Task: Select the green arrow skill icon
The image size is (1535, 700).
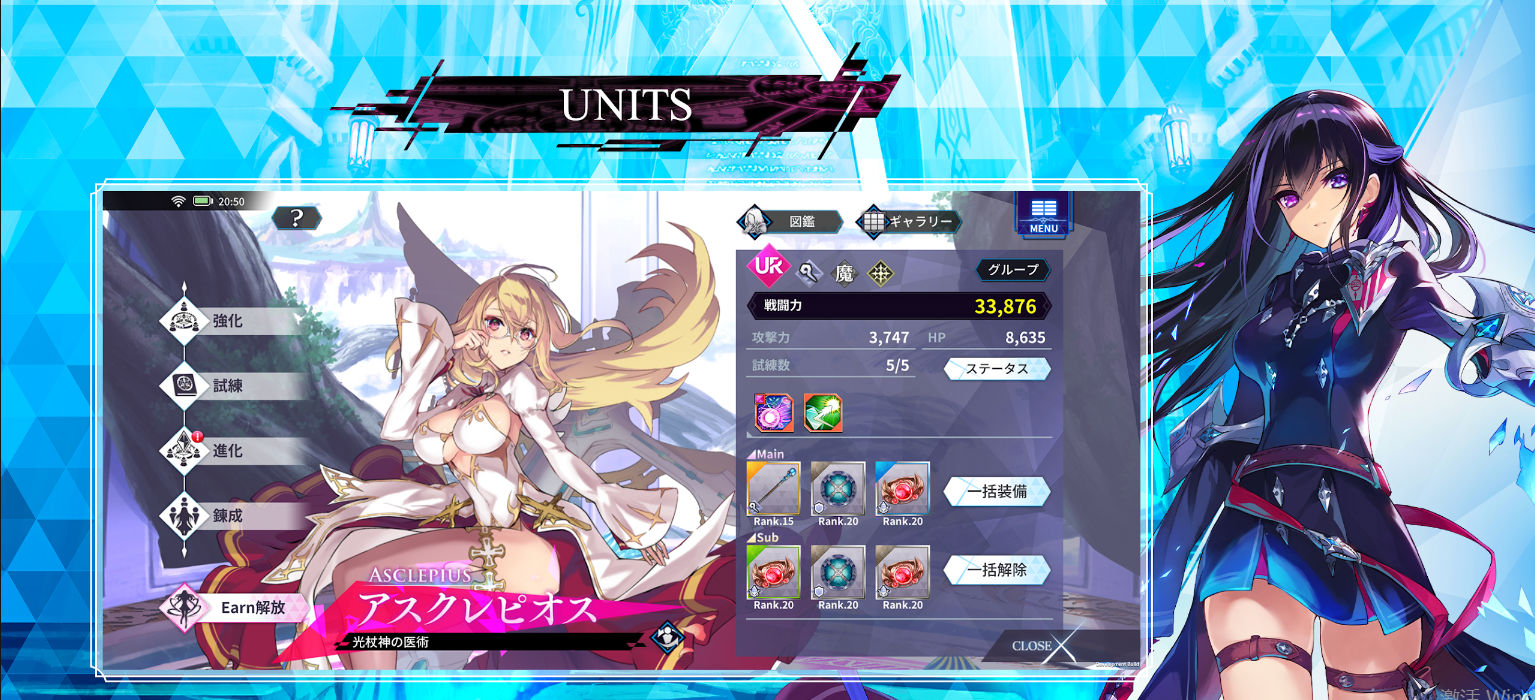Action: tap(823, 412)
